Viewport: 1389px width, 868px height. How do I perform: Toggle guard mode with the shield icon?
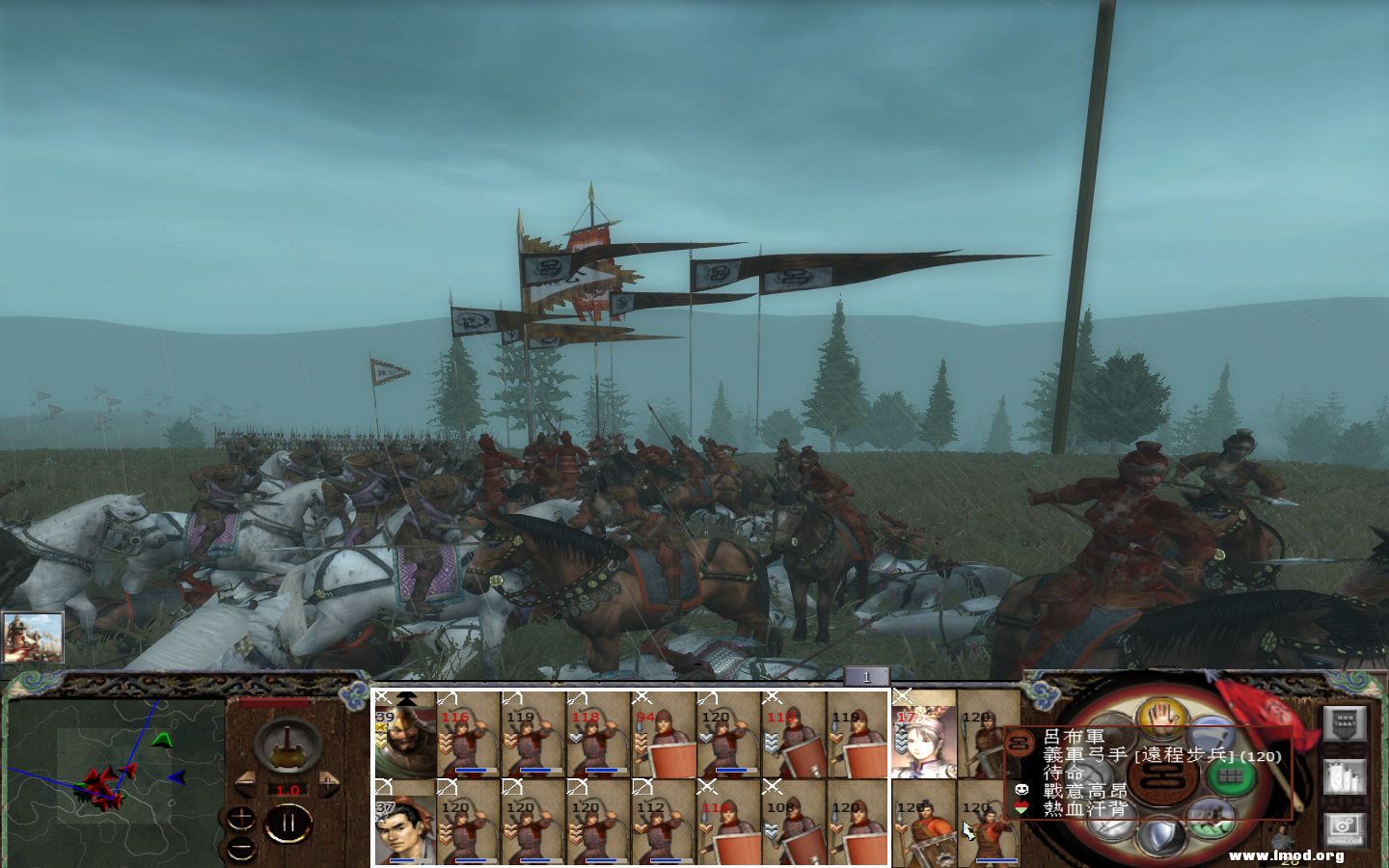(x=1160, y=833)
